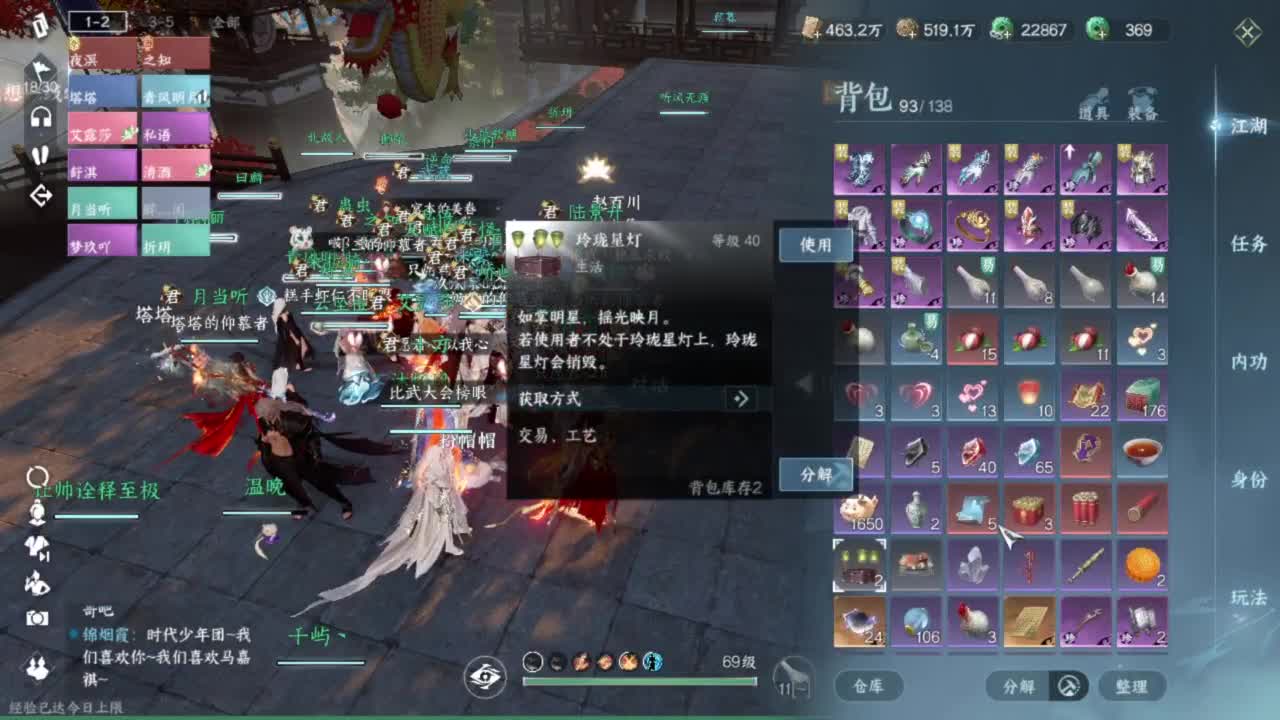This screenshot has width=1280, height=720.
Task: Click the camera screenshot icon lower left
Action: pyautogui.click(x=35, y=617)
